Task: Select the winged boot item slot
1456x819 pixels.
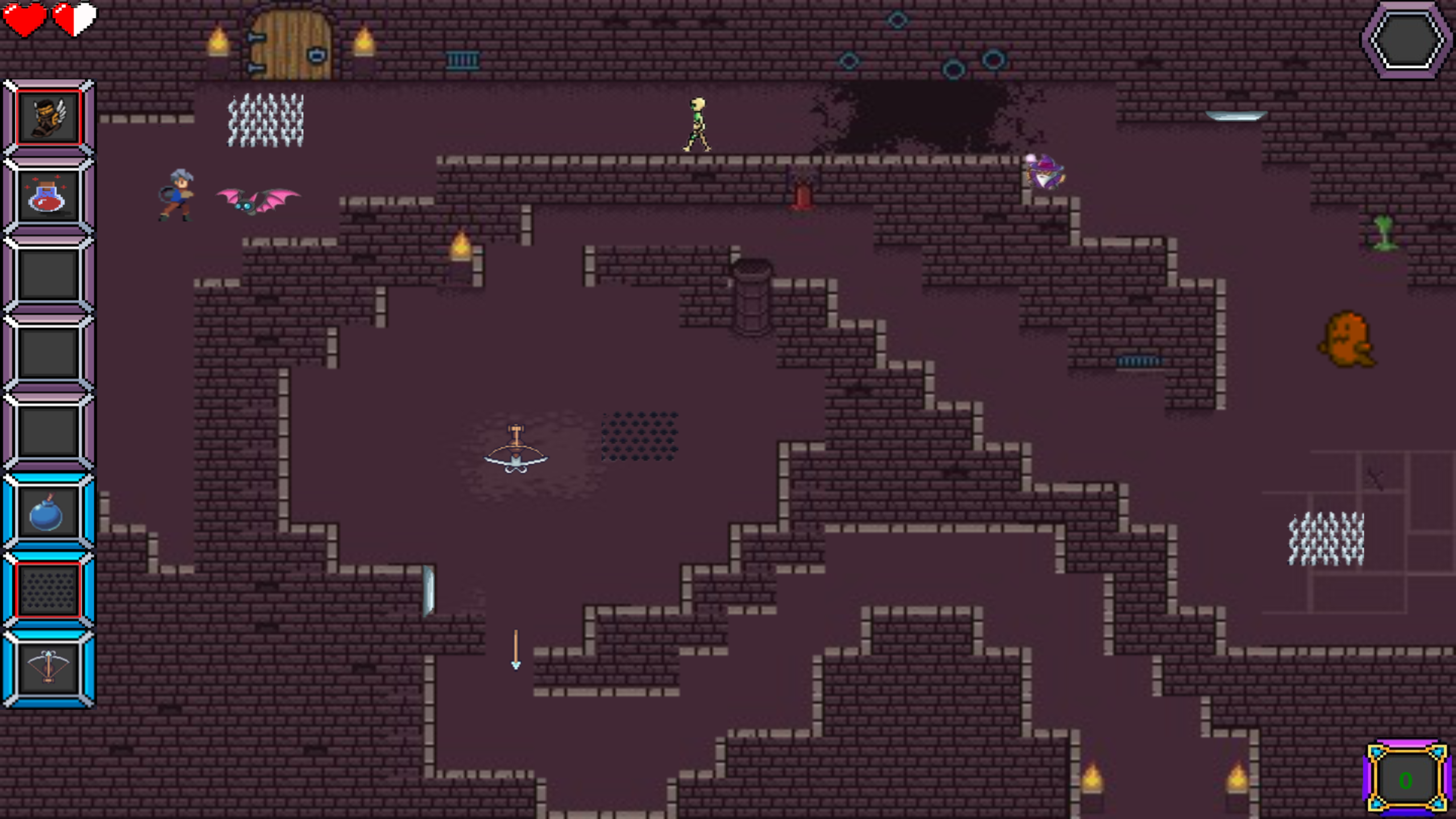Action: pyautogui.click(x=49, y=118)
